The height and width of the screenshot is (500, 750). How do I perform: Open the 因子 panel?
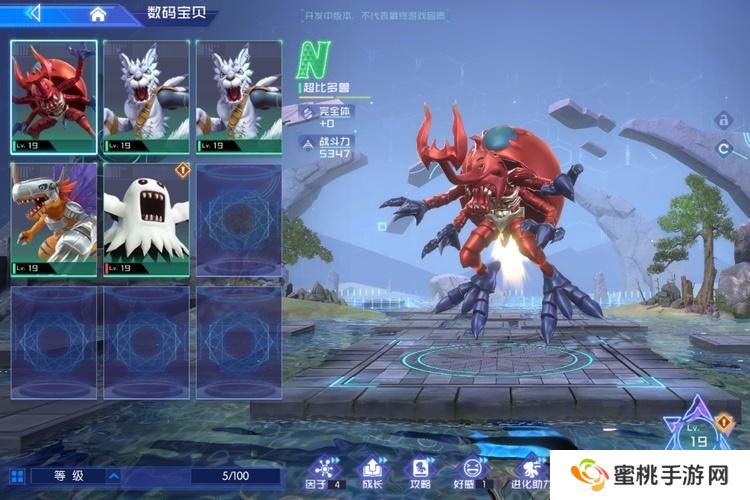(x=322, y=471)
